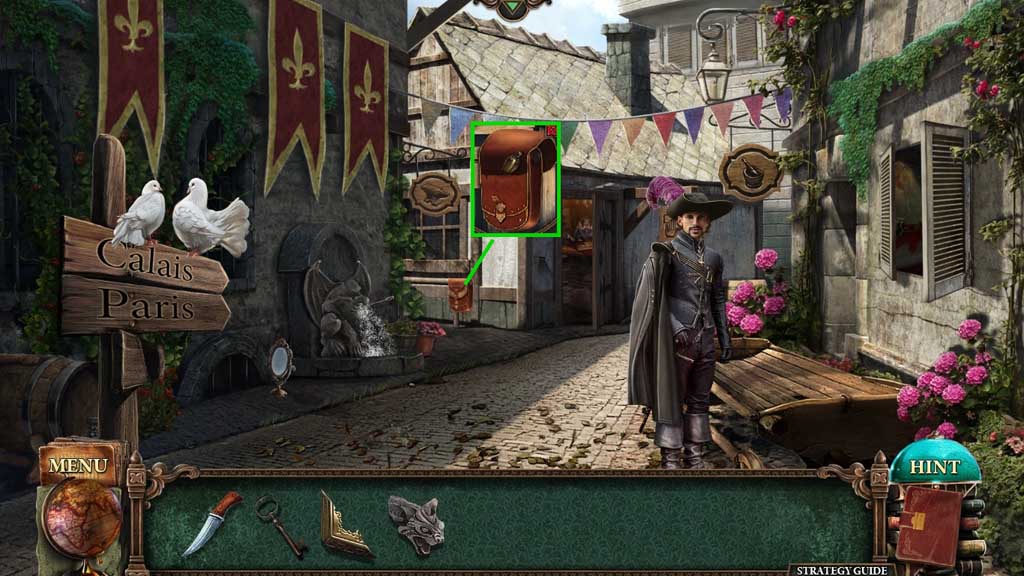Open the Menu button
The width and height of the screenshot is (1024, 576).
[77, 465]
